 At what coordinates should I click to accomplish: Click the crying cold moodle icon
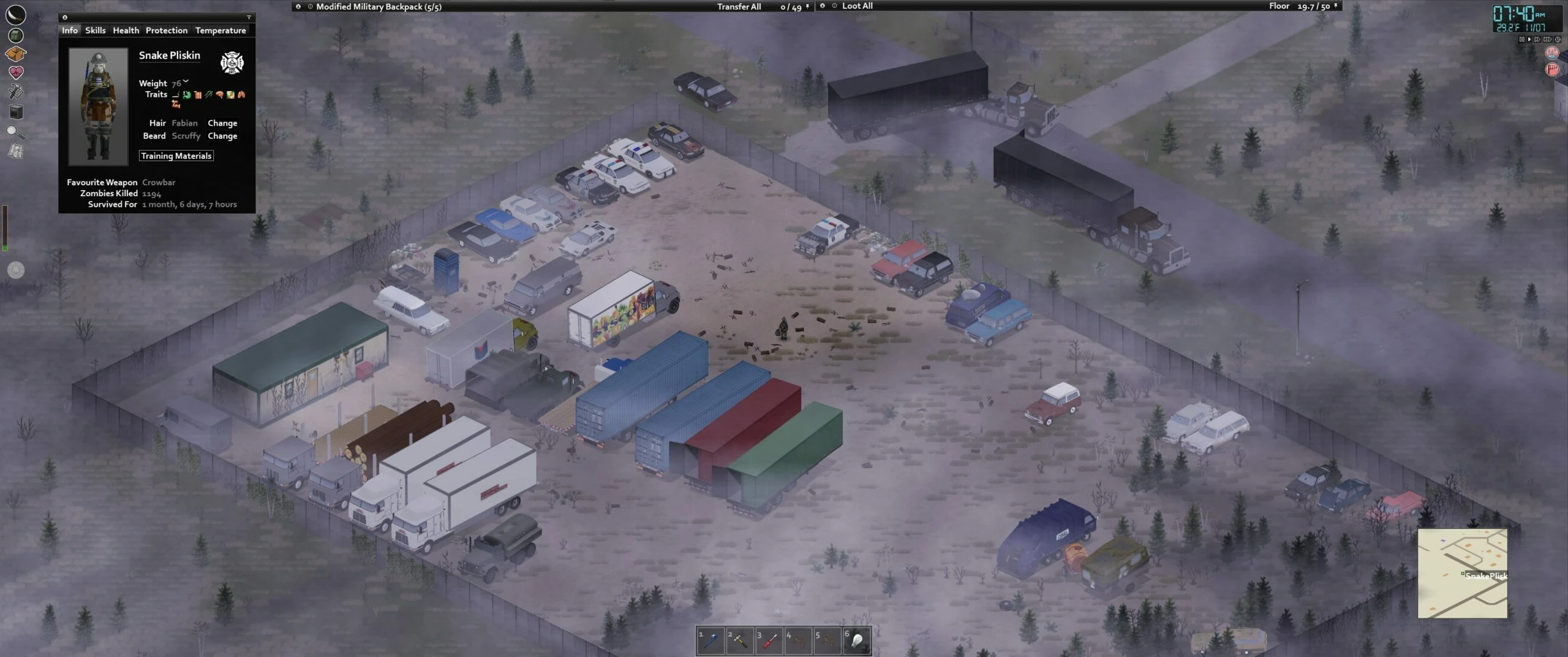click(1552, 53)
